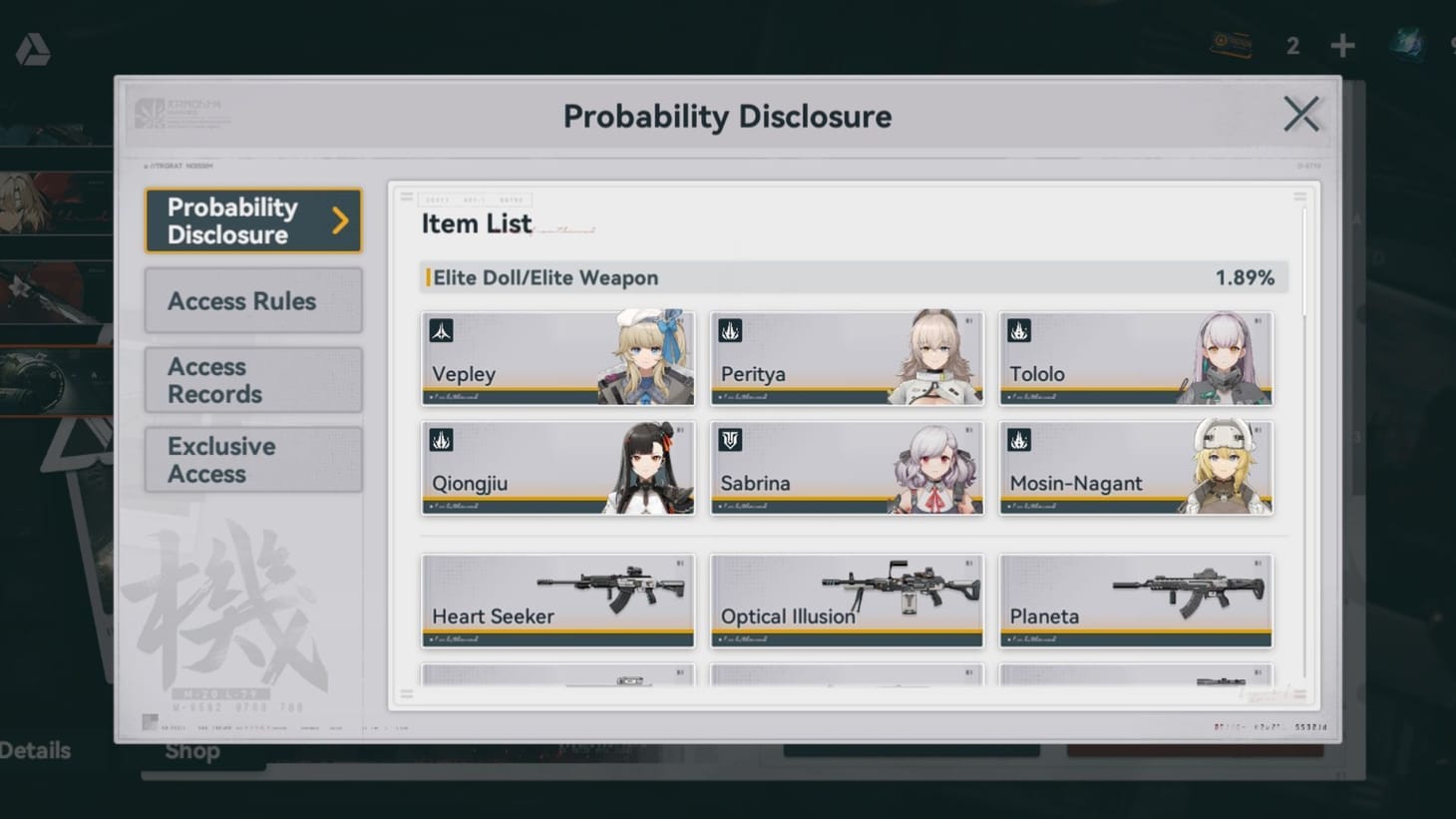Open the Access Records page
This screenshot has height=819, width=1456.
252,380
